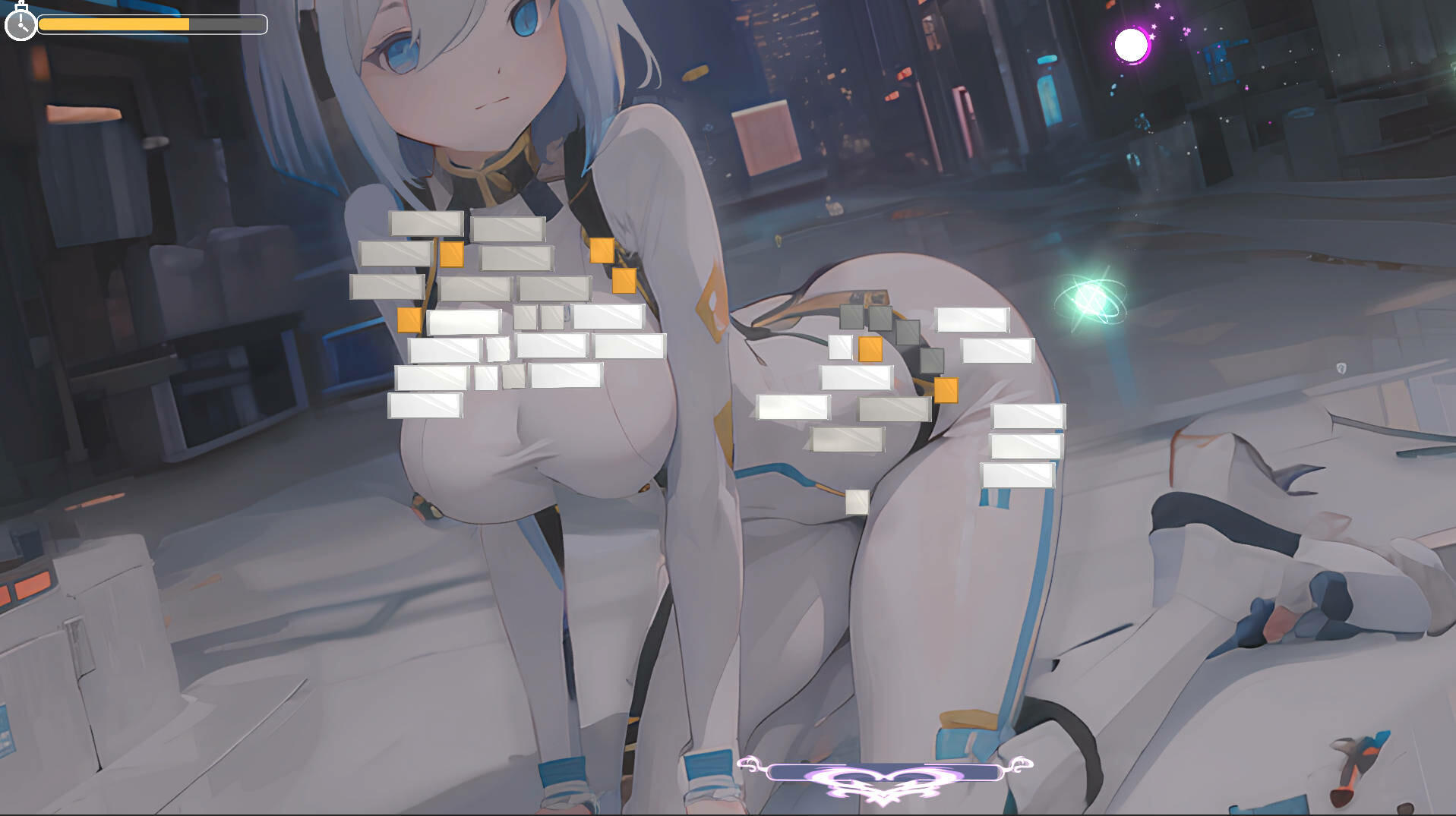Click the lone orange brick under the hip bricks

pos(947,390)
